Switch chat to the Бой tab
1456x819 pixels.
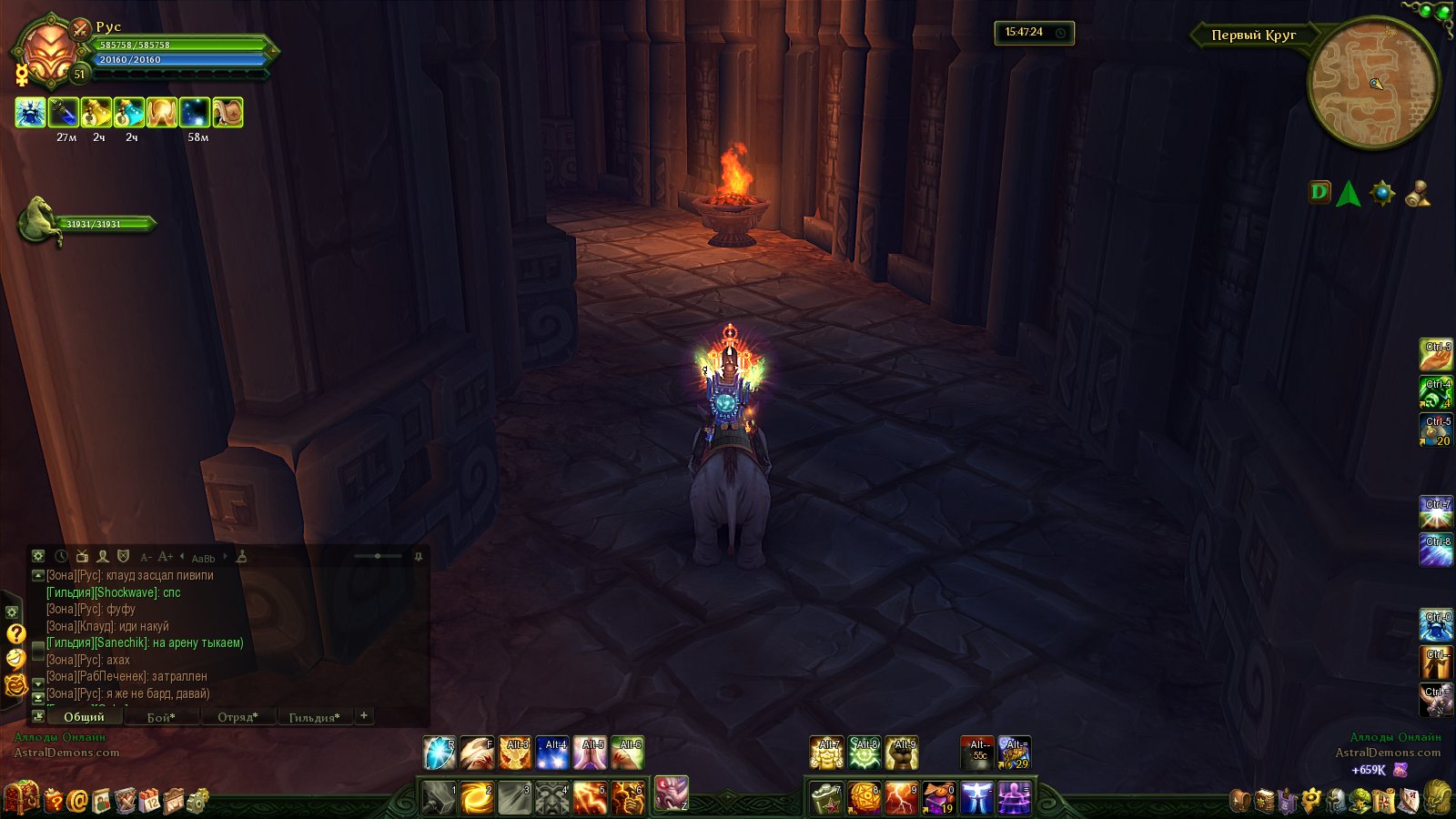point(161,717)
